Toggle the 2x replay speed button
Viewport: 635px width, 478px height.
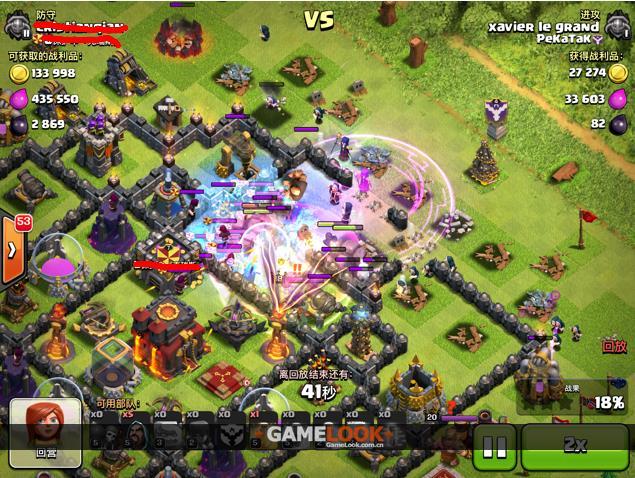[574, 446]
